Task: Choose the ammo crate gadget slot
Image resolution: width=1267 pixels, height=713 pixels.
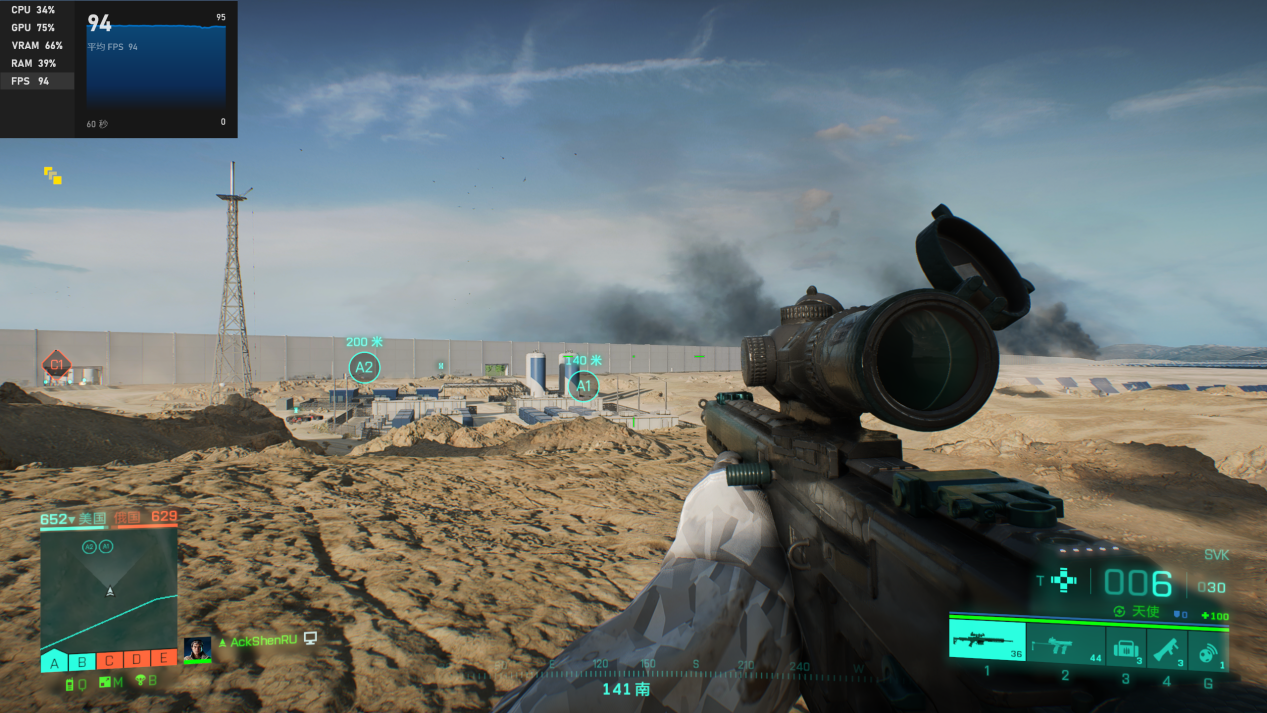Action: tap(1126, 648)
